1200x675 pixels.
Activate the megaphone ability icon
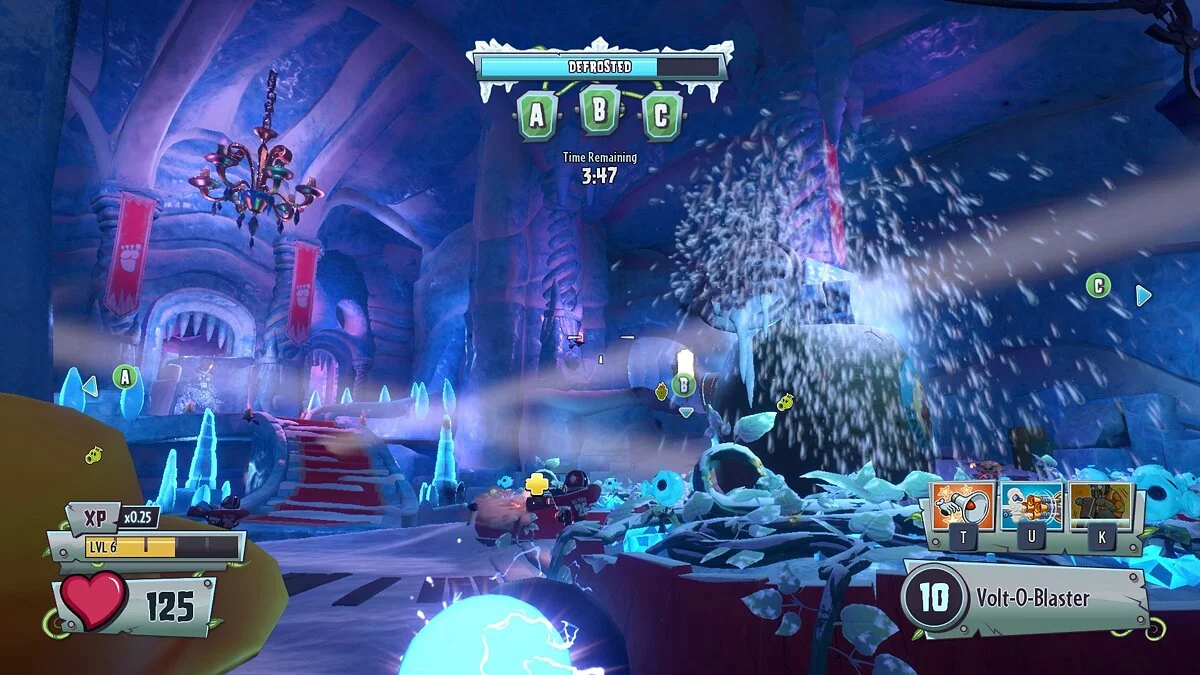tap(963, 507)
